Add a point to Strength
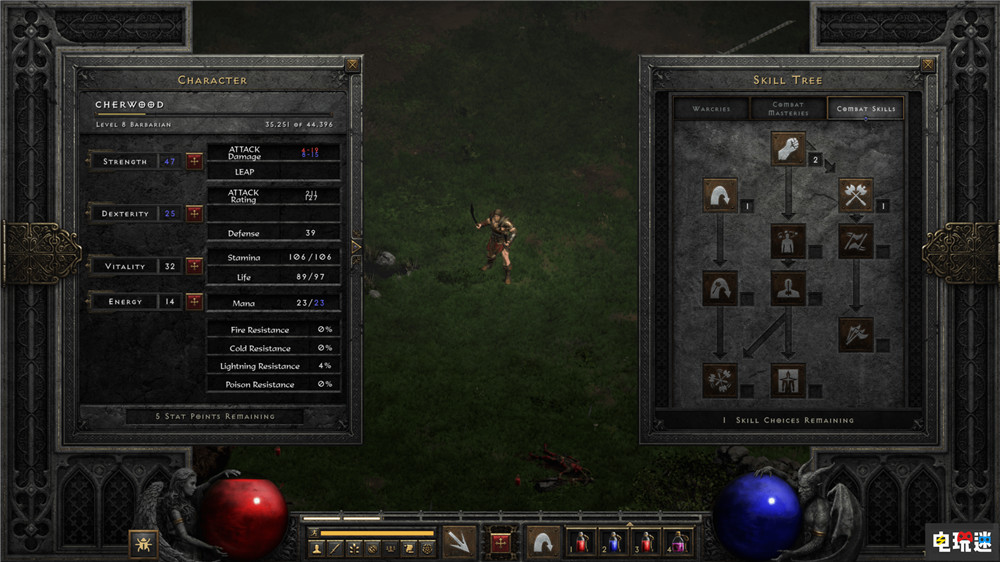The width and height of the screenshot is (1000, 562). [x=194, y=161]
